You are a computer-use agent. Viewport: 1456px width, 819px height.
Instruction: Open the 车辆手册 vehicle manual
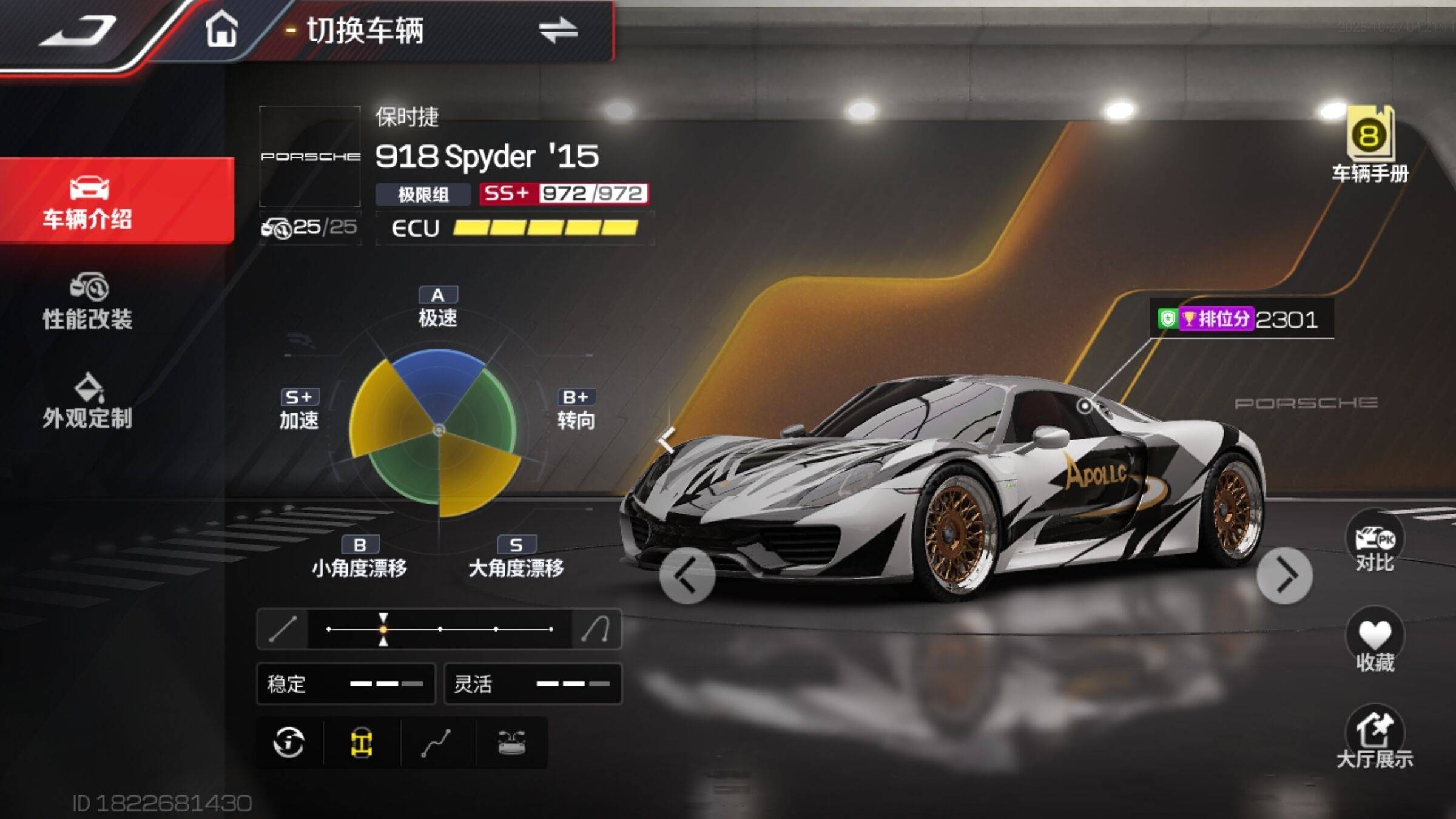(1370, 146)
